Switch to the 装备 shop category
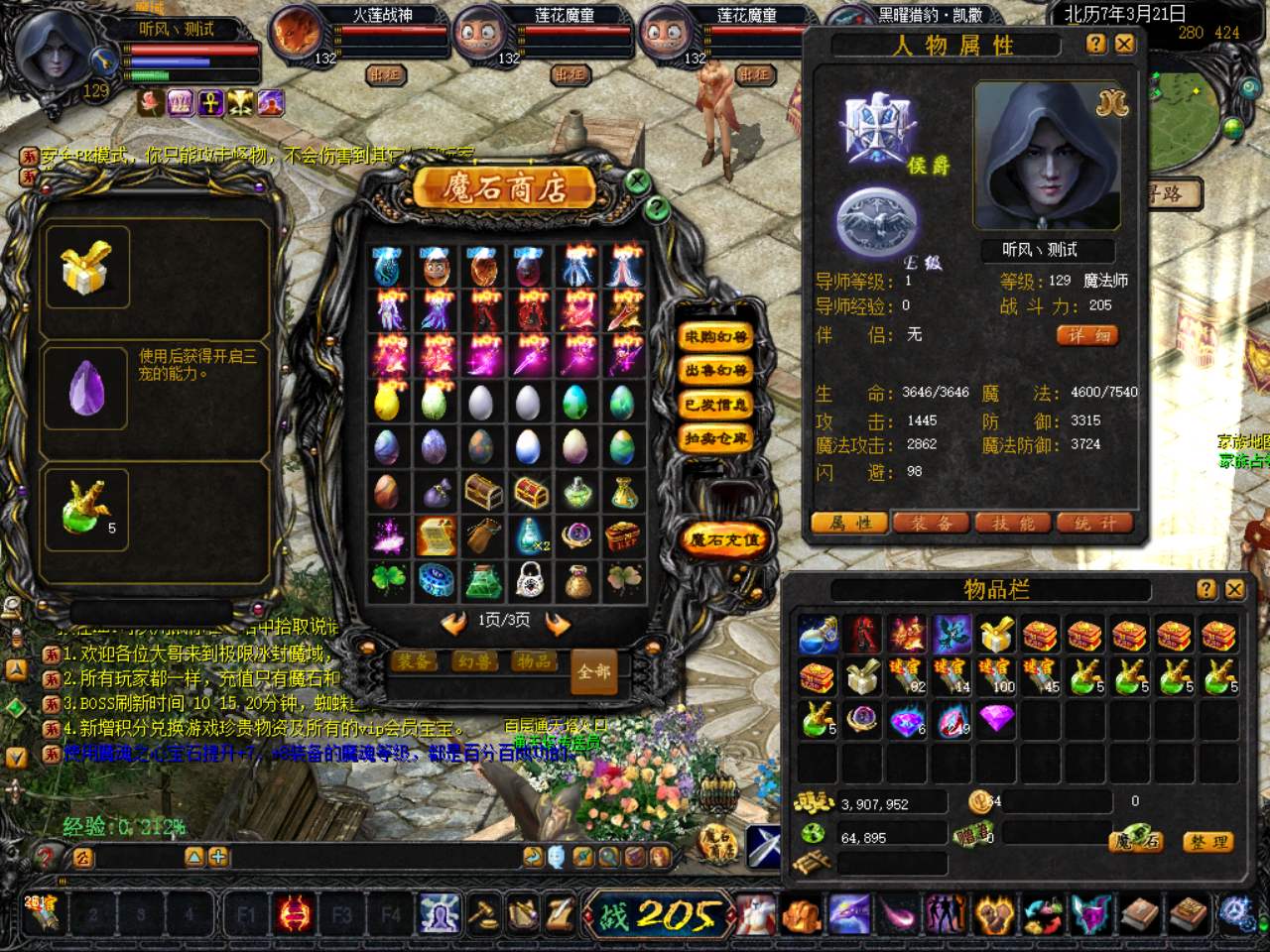Viewport: 1270px width, 952px height. [x=414, y=661]
